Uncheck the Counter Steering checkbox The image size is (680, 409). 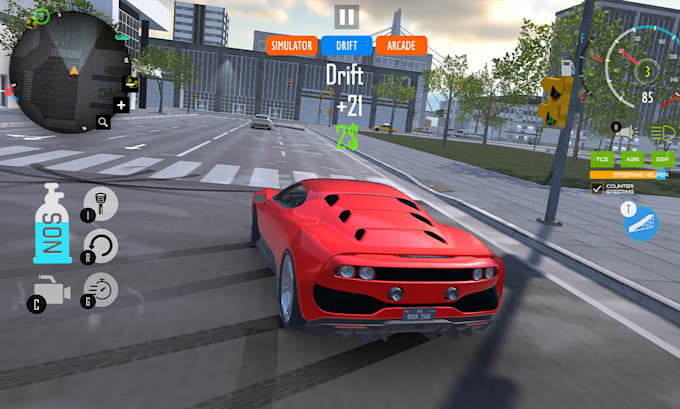tap(597, 188)
